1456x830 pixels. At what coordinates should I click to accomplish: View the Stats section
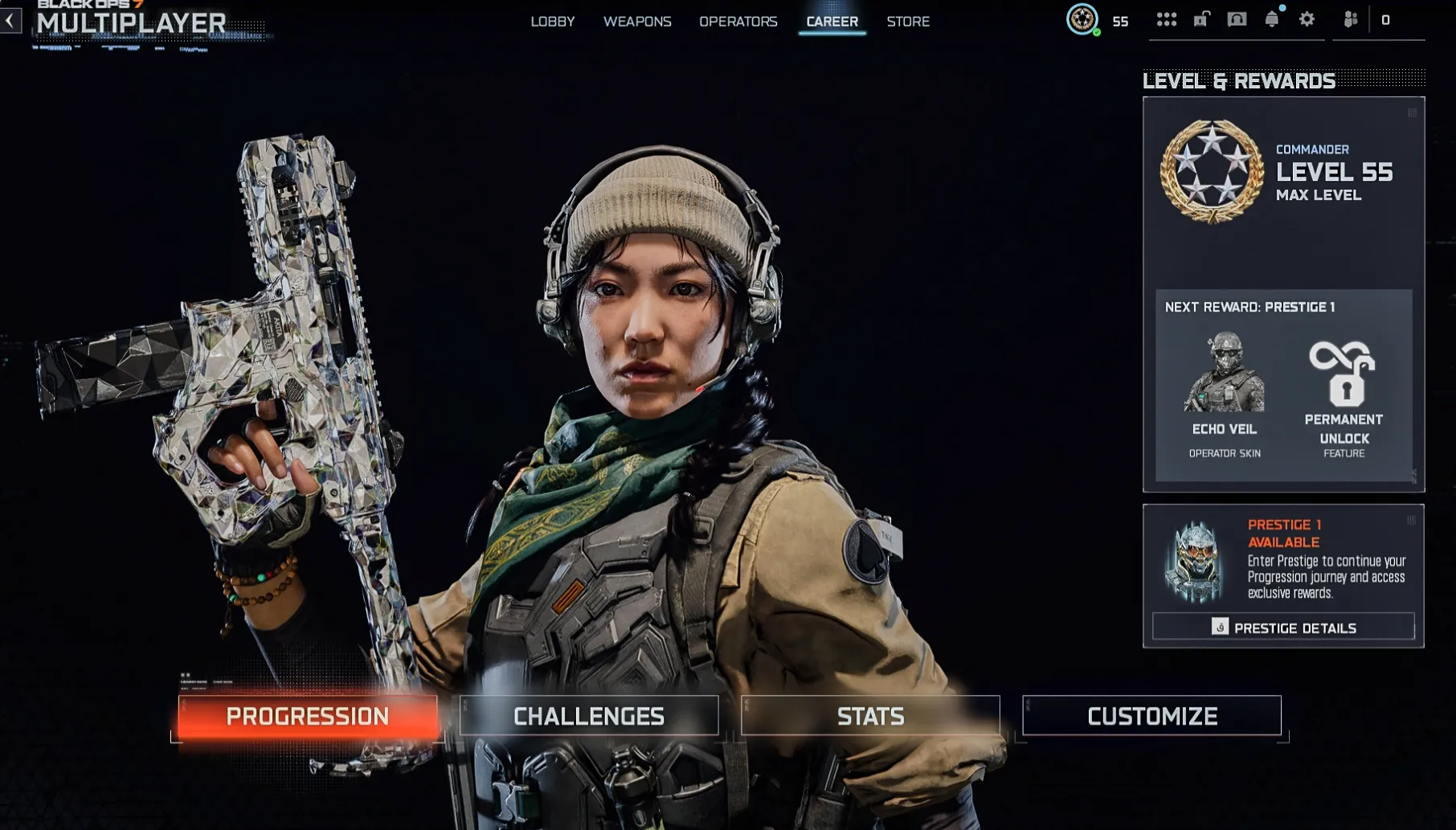[870, 715]
